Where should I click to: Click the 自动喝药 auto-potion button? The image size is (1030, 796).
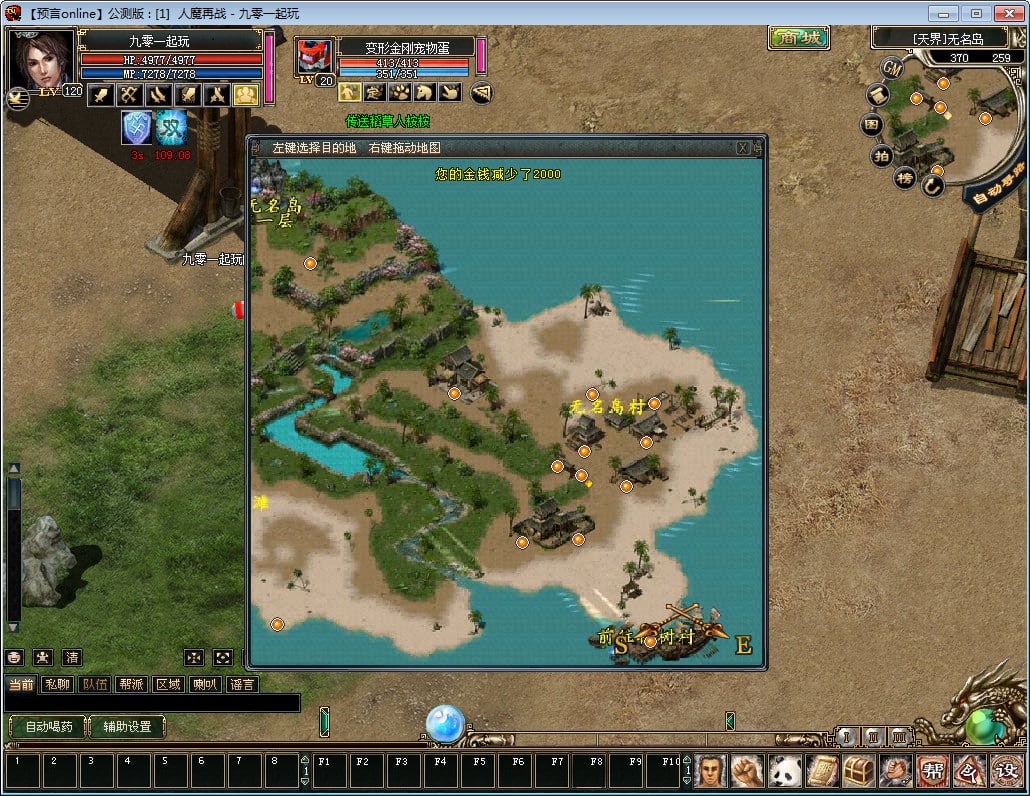tap(48, 727)
